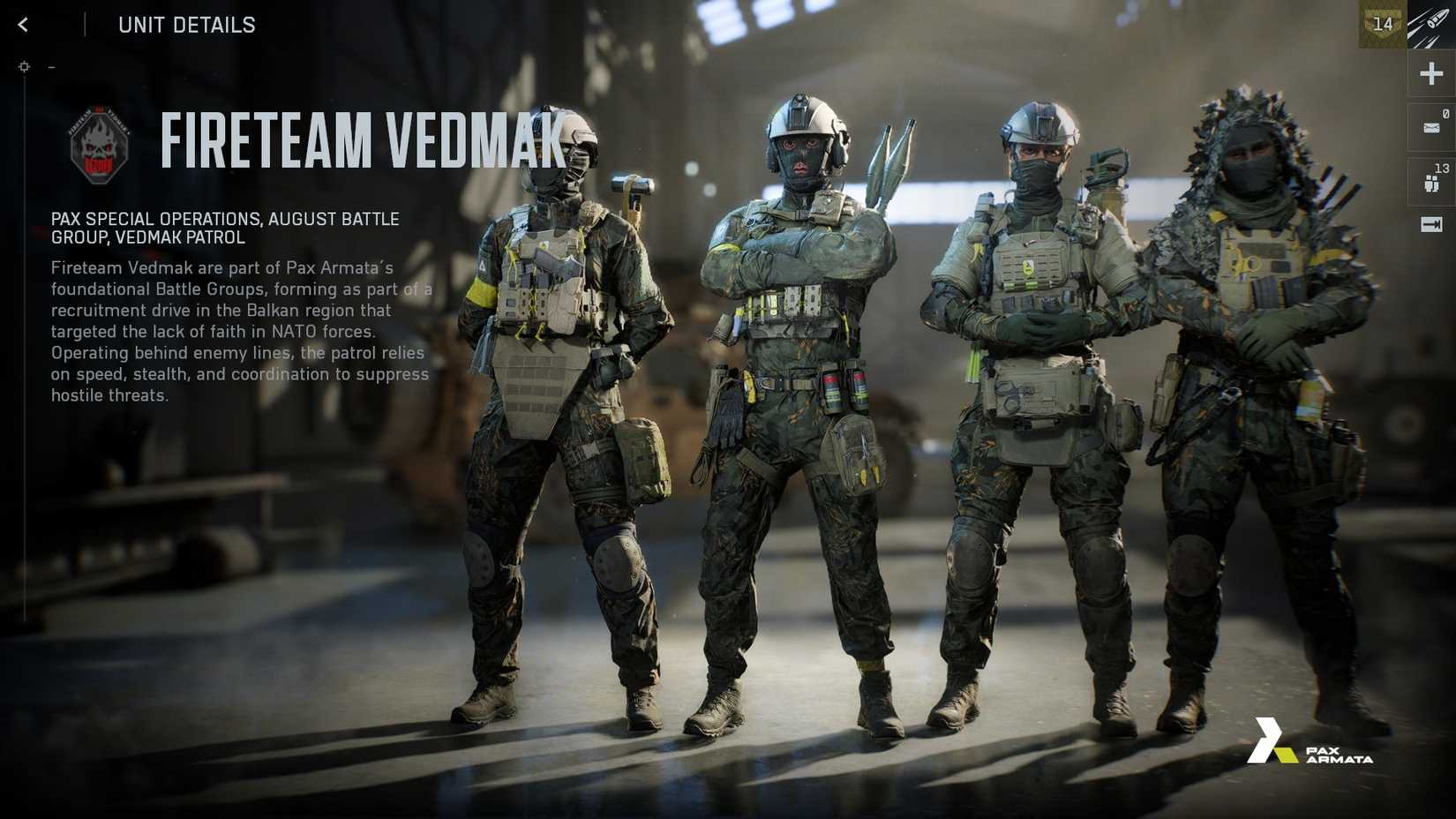Go back using the left chevron arrow
This screenshot has width=1456, height=819.
pyautogui.click(x=21, y=25)
